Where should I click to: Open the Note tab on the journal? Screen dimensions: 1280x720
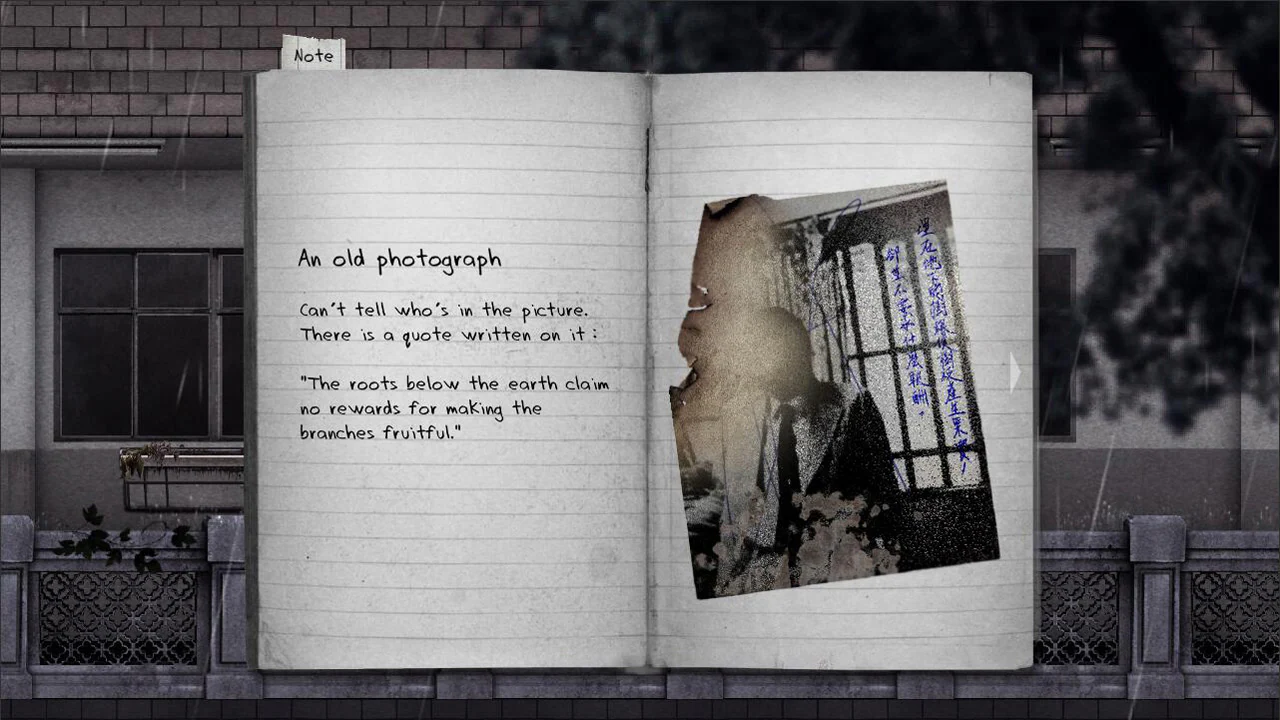pyautogui.click(x=313, y=55)
